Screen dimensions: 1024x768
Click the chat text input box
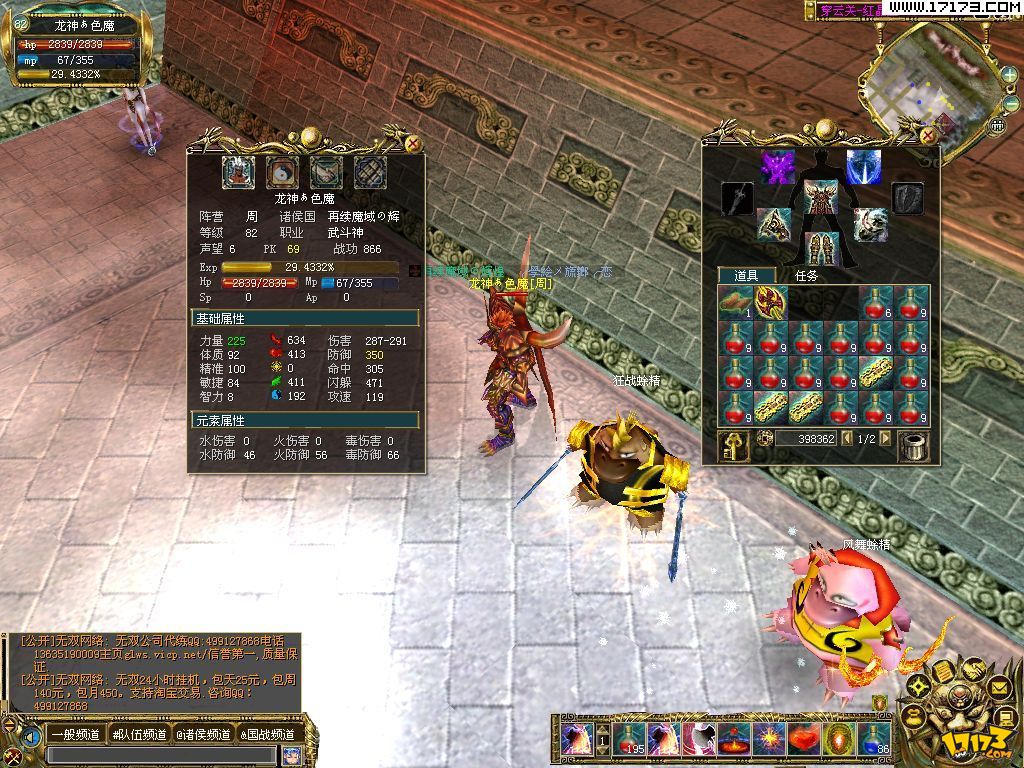pos(160,755)
